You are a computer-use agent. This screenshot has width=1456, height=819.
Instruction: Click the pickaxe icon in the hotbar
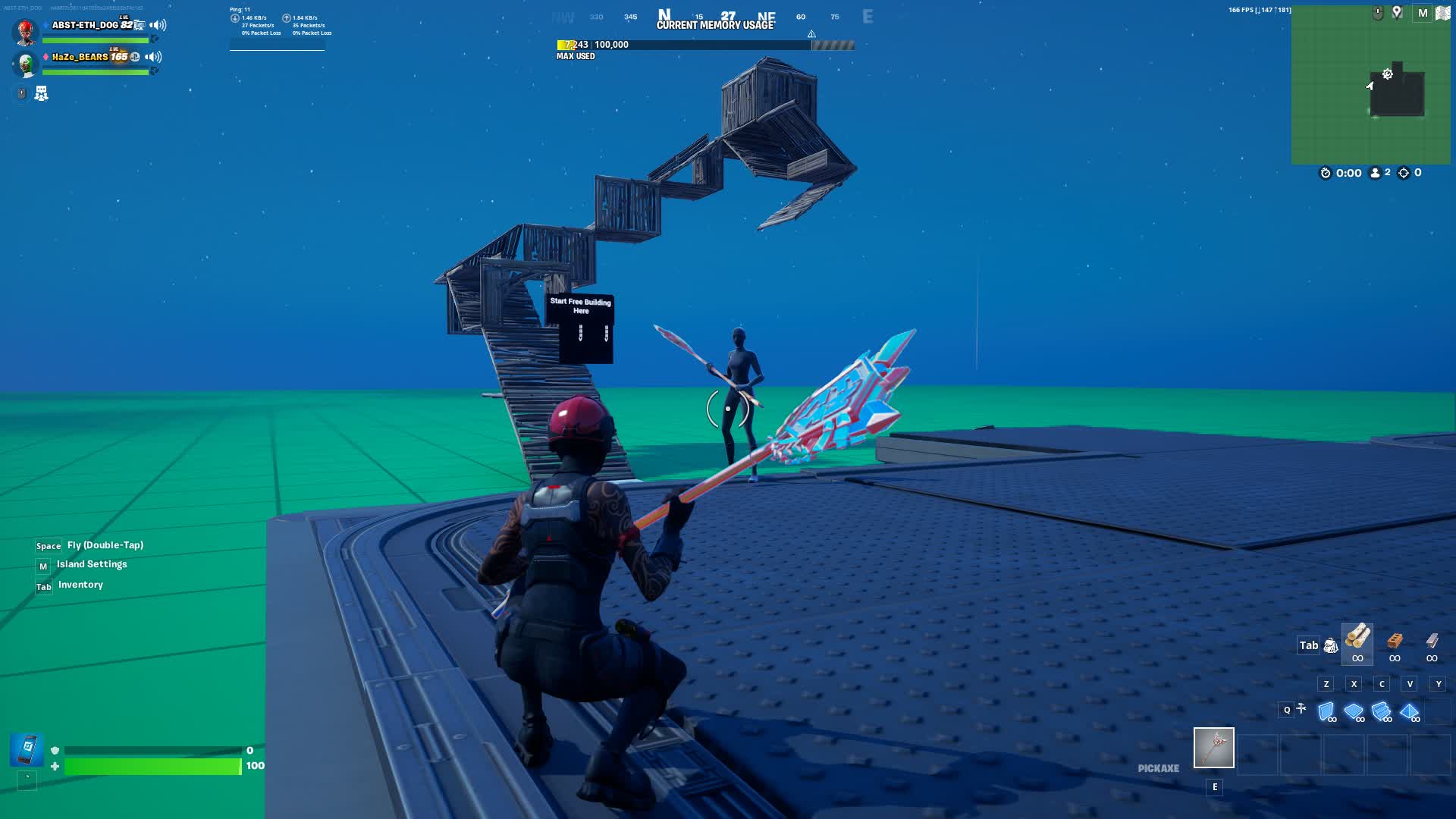1213,748
